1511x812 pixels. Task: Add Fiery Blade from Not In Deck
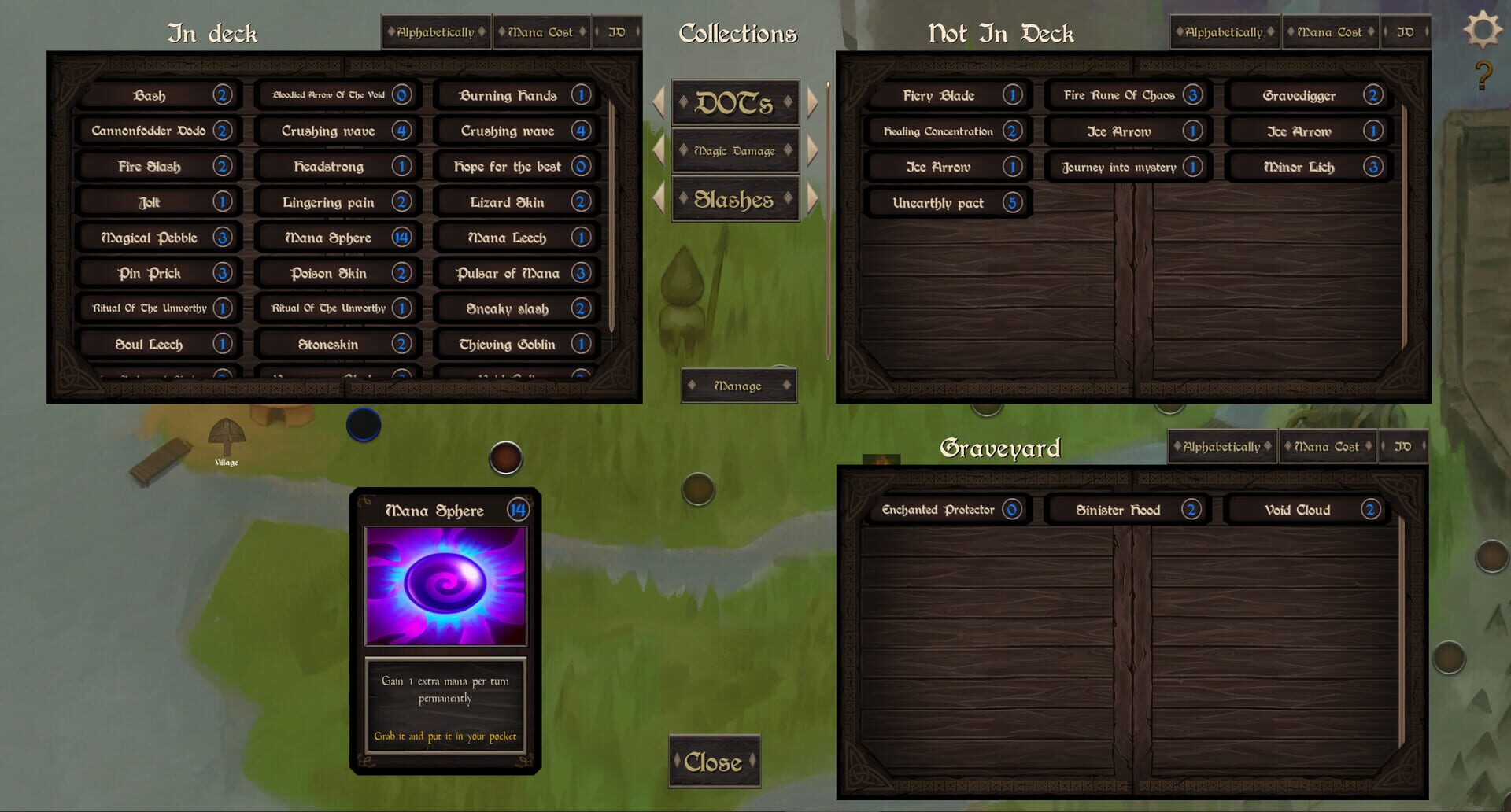pyautogui.click(x=947, y=95)
